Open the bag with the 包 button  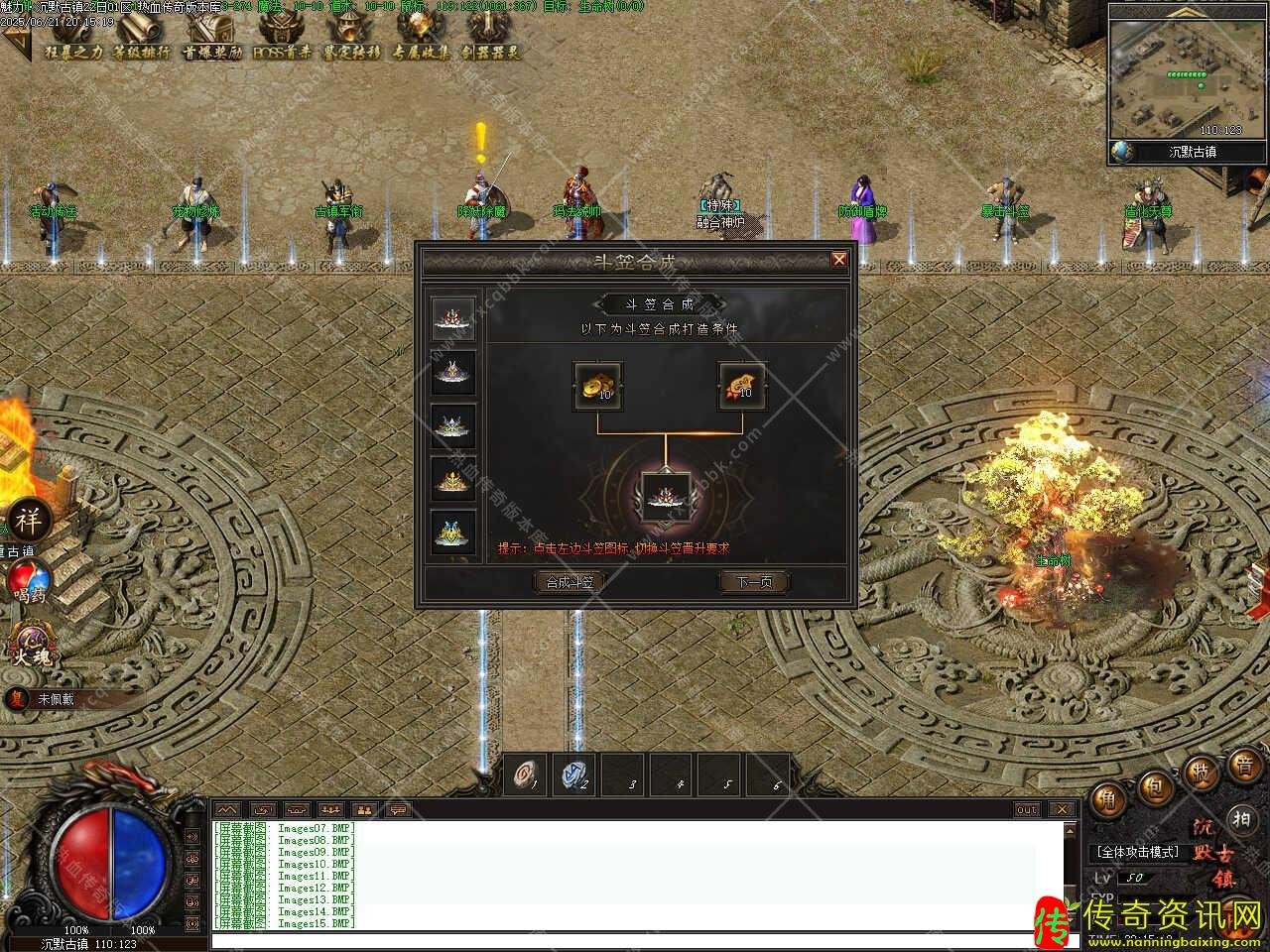(1155, 788)
